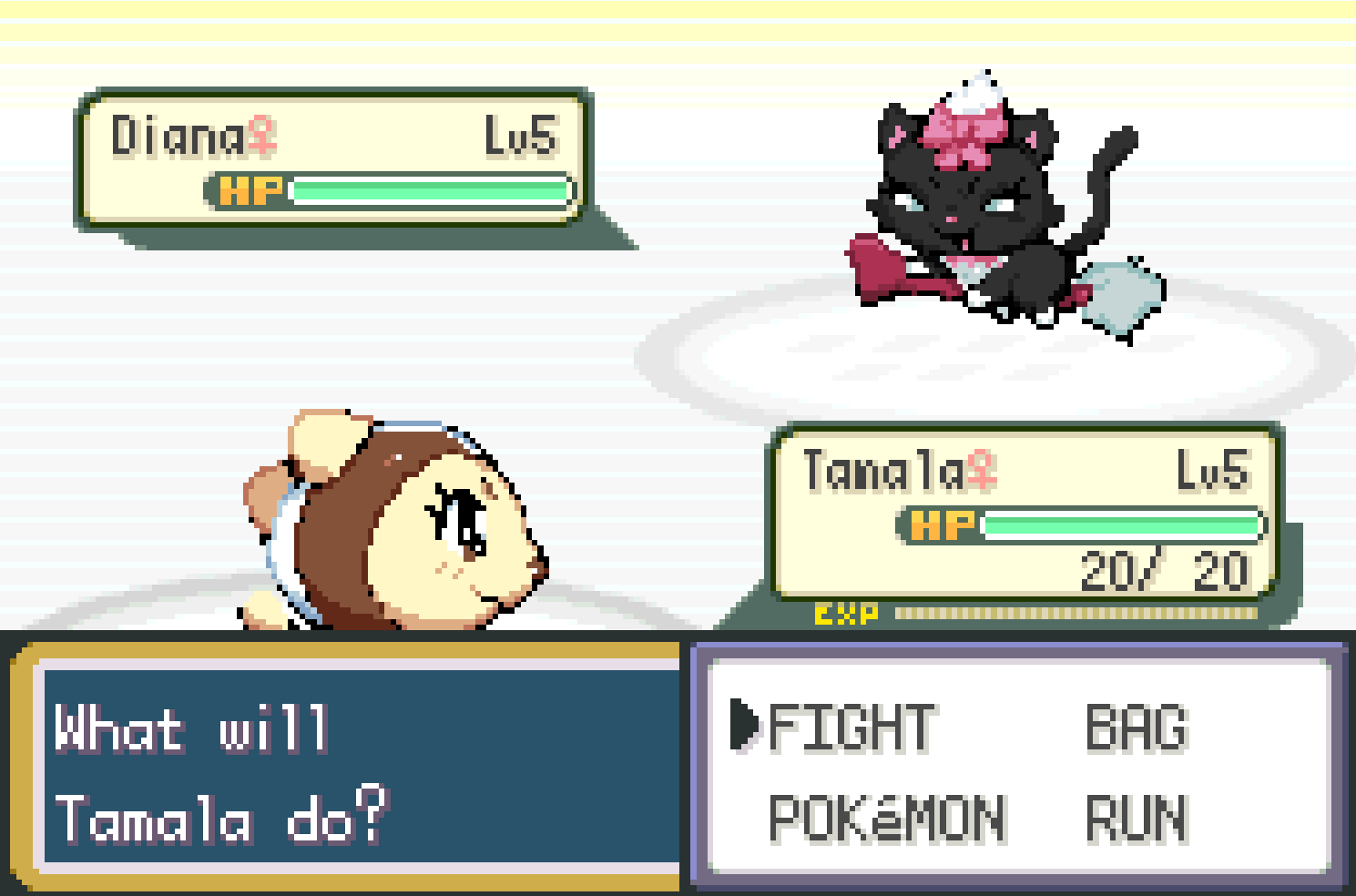Open the BAG menu
This screenshot has height=896, width=1356.
pos(1137,728)
